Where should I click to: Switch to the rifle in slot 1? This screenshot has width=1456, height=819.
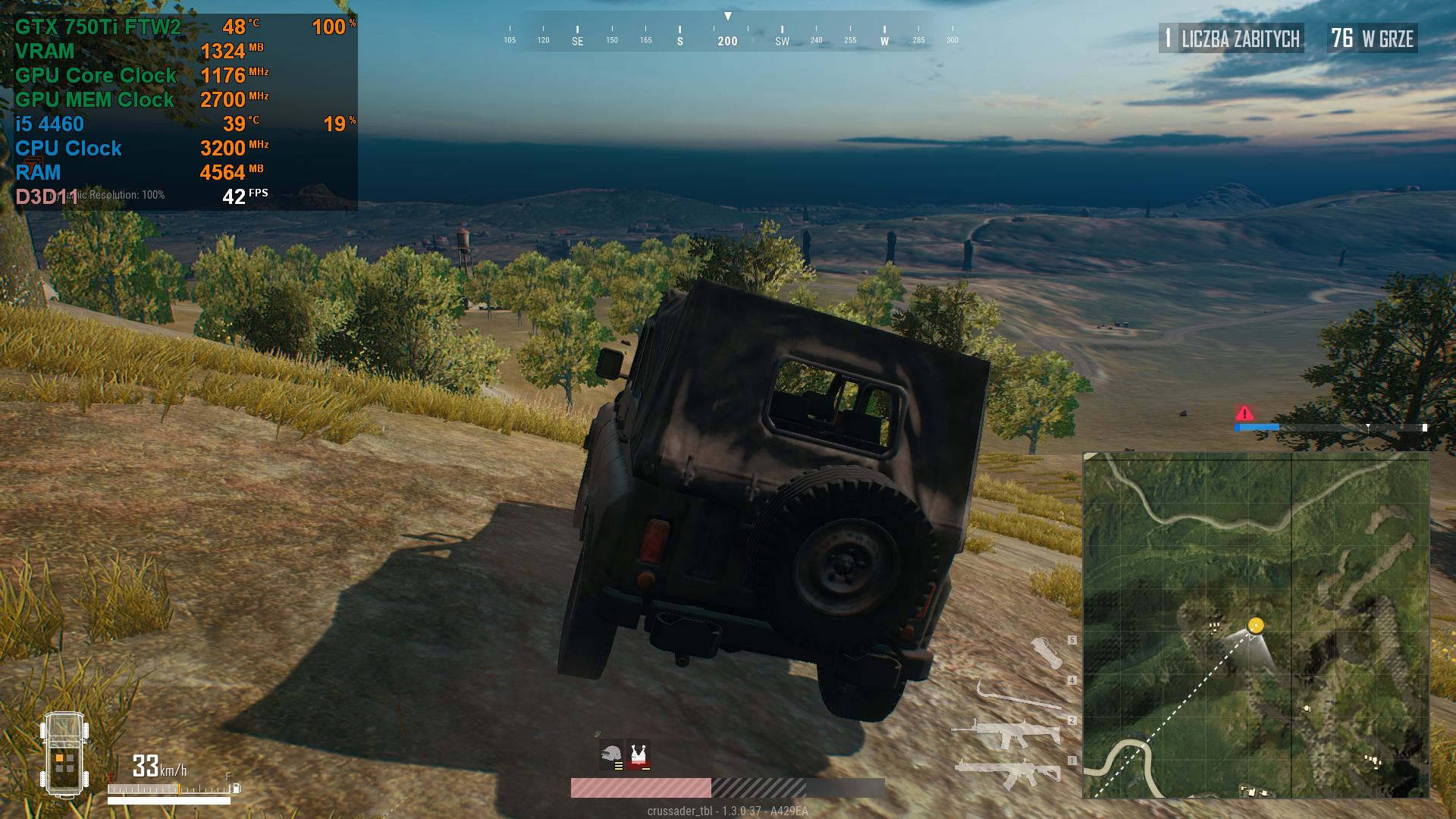[1009, 772]
